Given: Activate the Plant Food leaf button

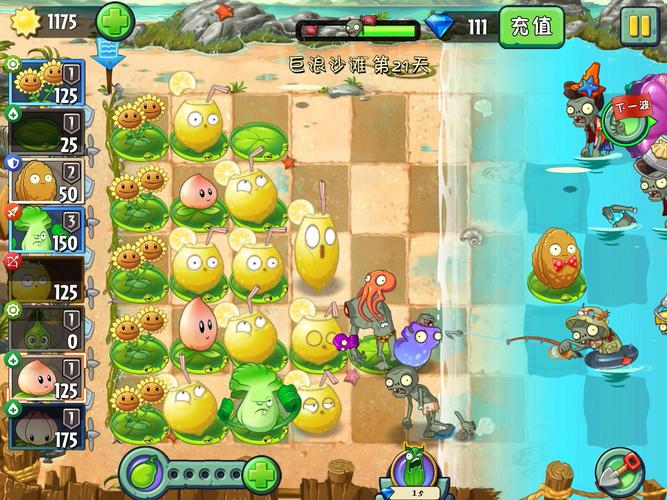Looking at the screenshot, I should 142,472.
